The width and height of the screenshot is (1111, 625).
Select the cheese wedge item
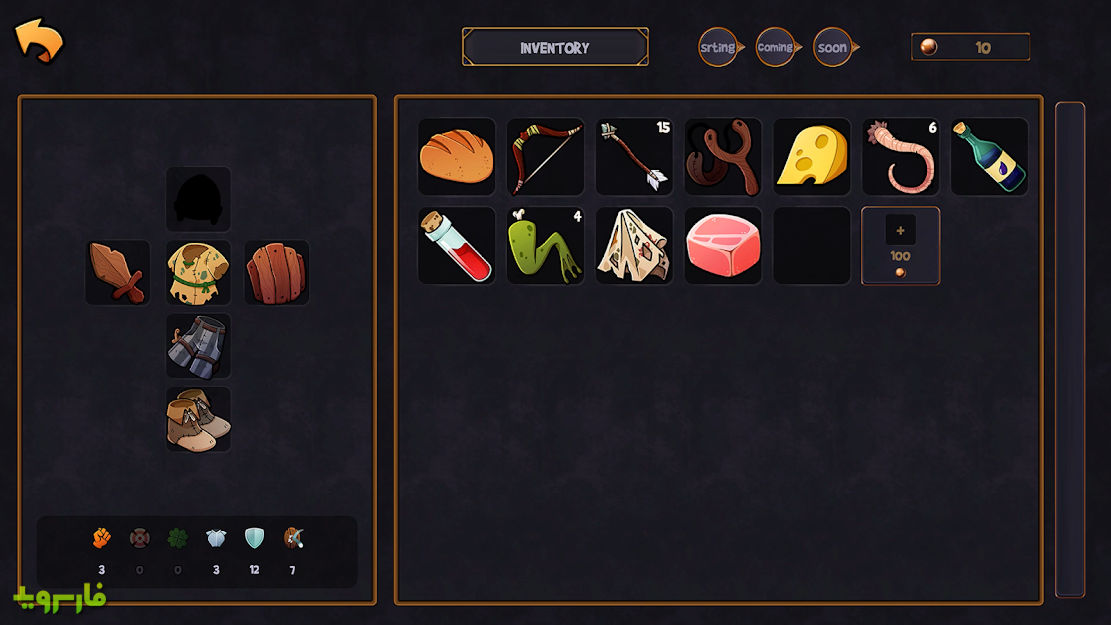[x=811, y=157]
